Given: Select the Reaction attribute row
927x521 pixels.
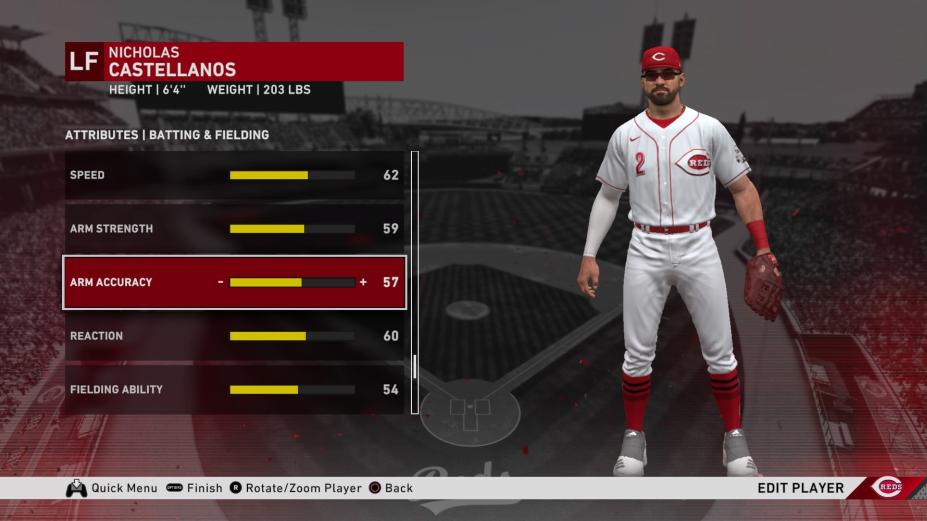Looking at the screenshot, I should (234, 336).
